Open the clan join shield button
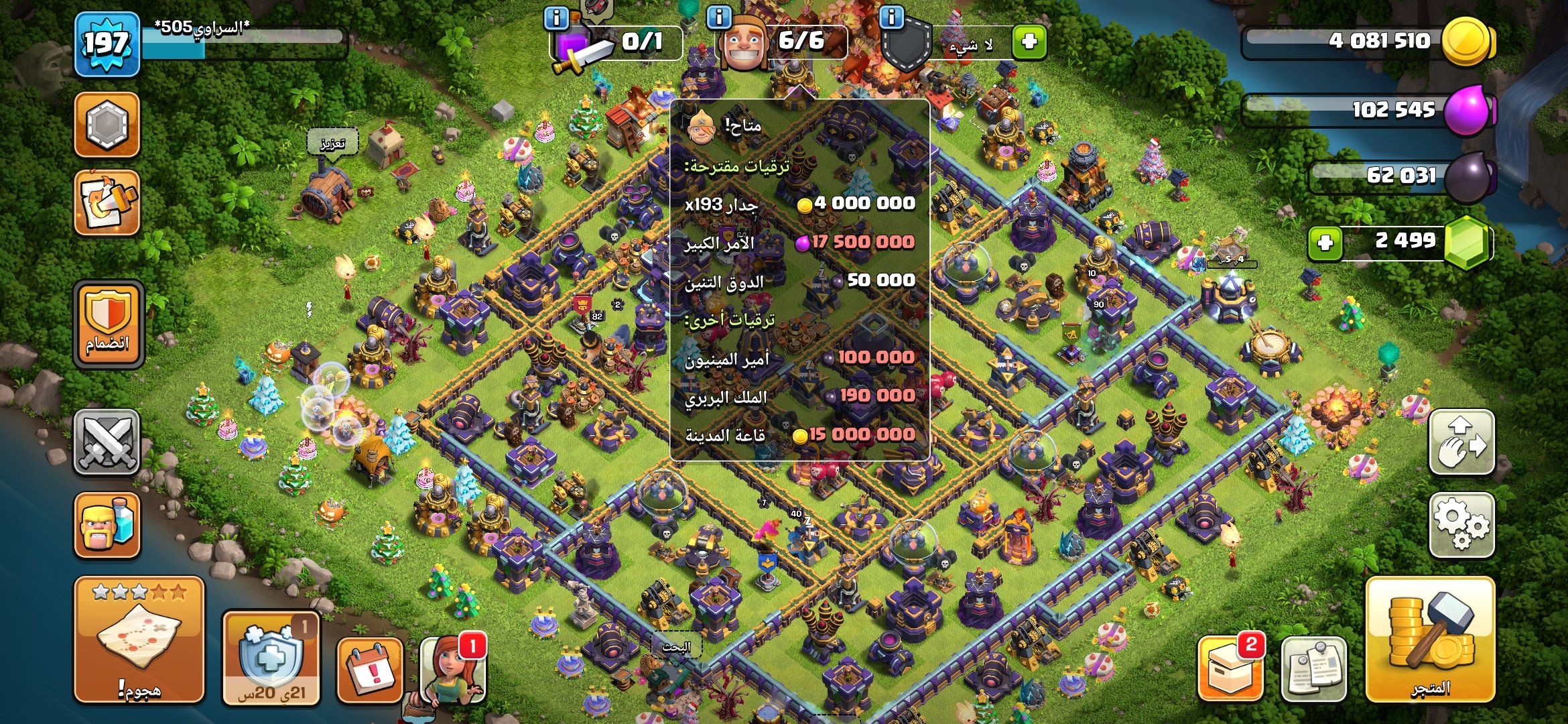This screenshot has width=1568, height=724. coord(108,324)
